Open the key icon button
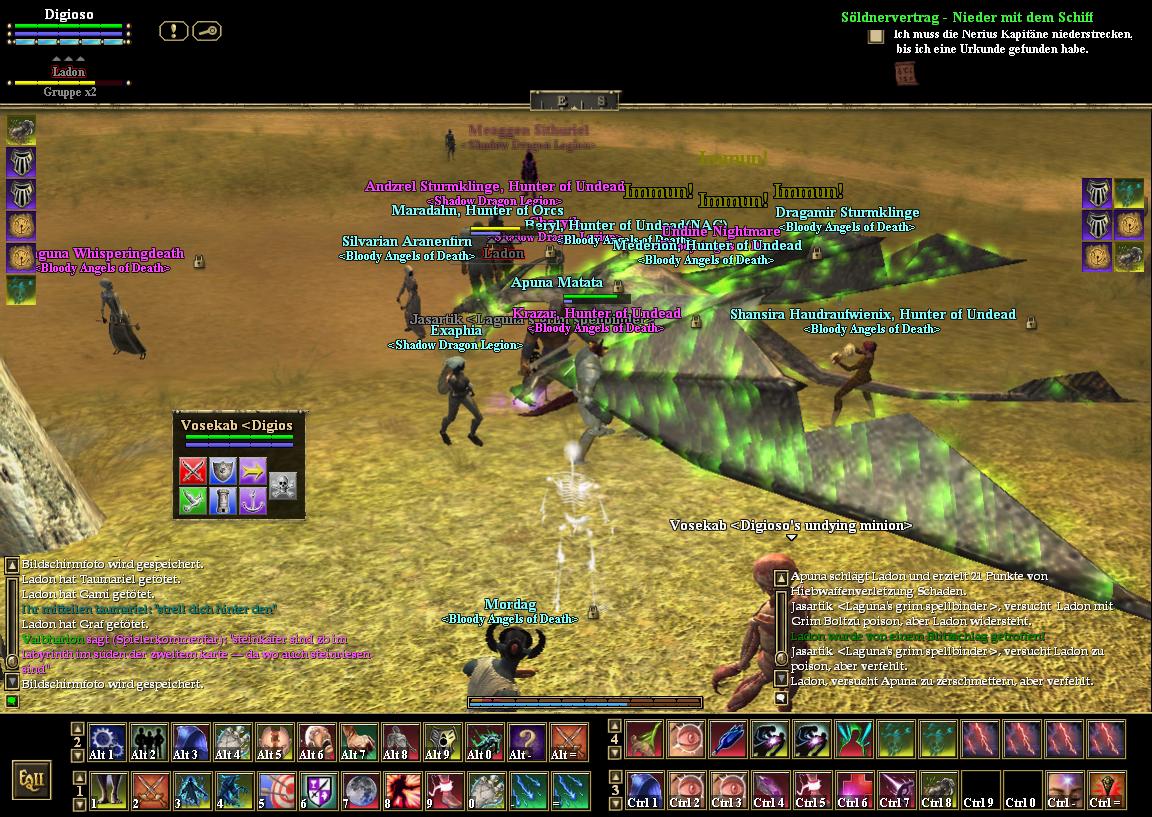Image resolution: width=1152 pixels, height=817 pixels. coord(206,31)
